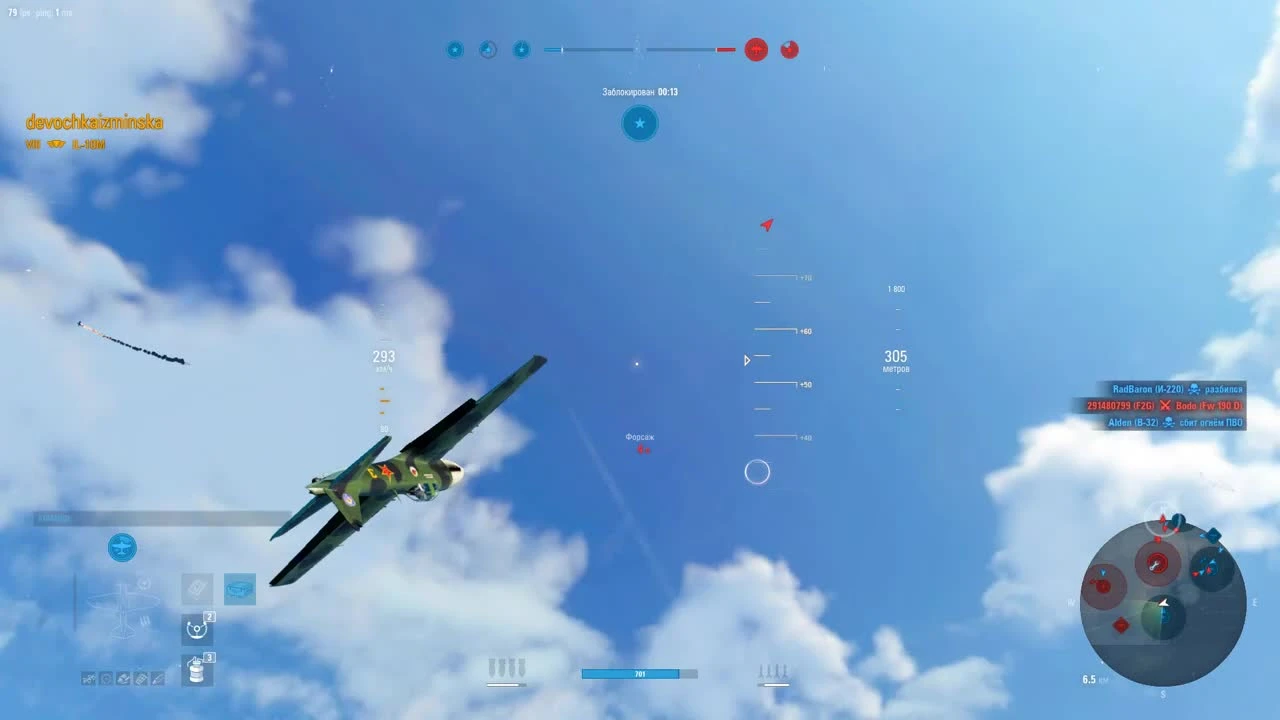Select the blue squadron aircraft icon
Screen dimensions: 1280x720
(x=122, y=547)
